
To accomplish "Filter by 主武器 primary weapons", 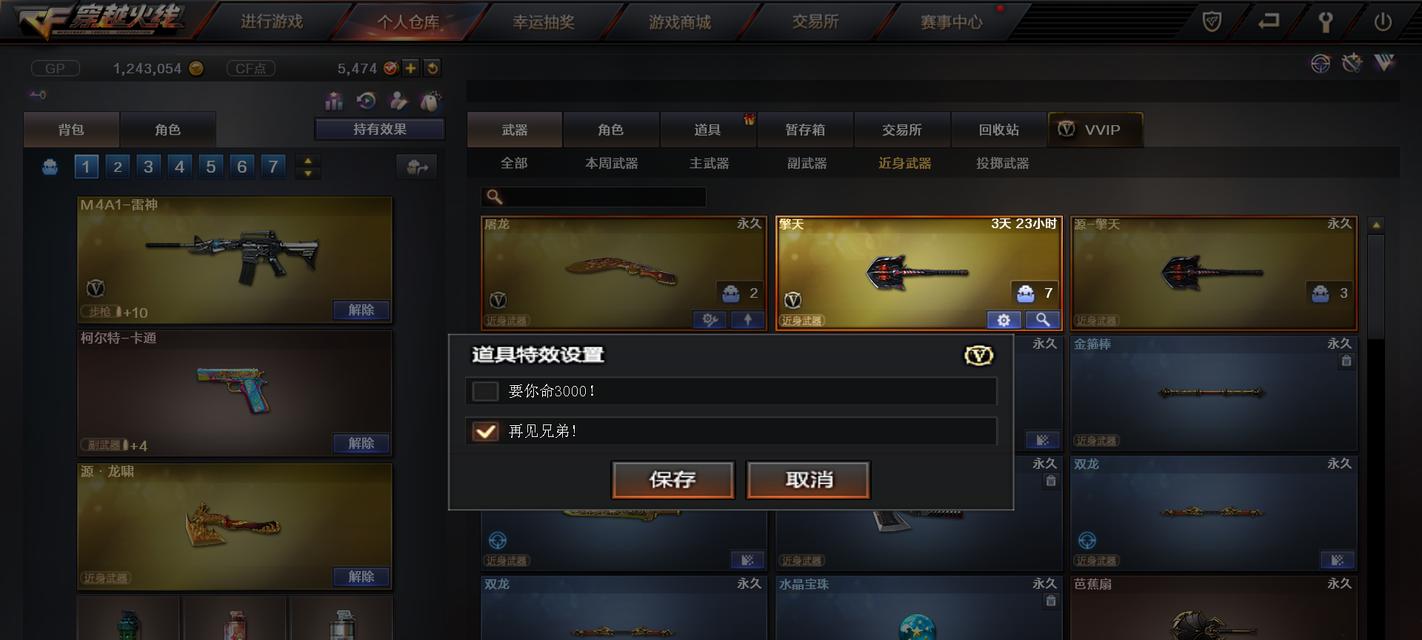I will [x=709, y=163].
